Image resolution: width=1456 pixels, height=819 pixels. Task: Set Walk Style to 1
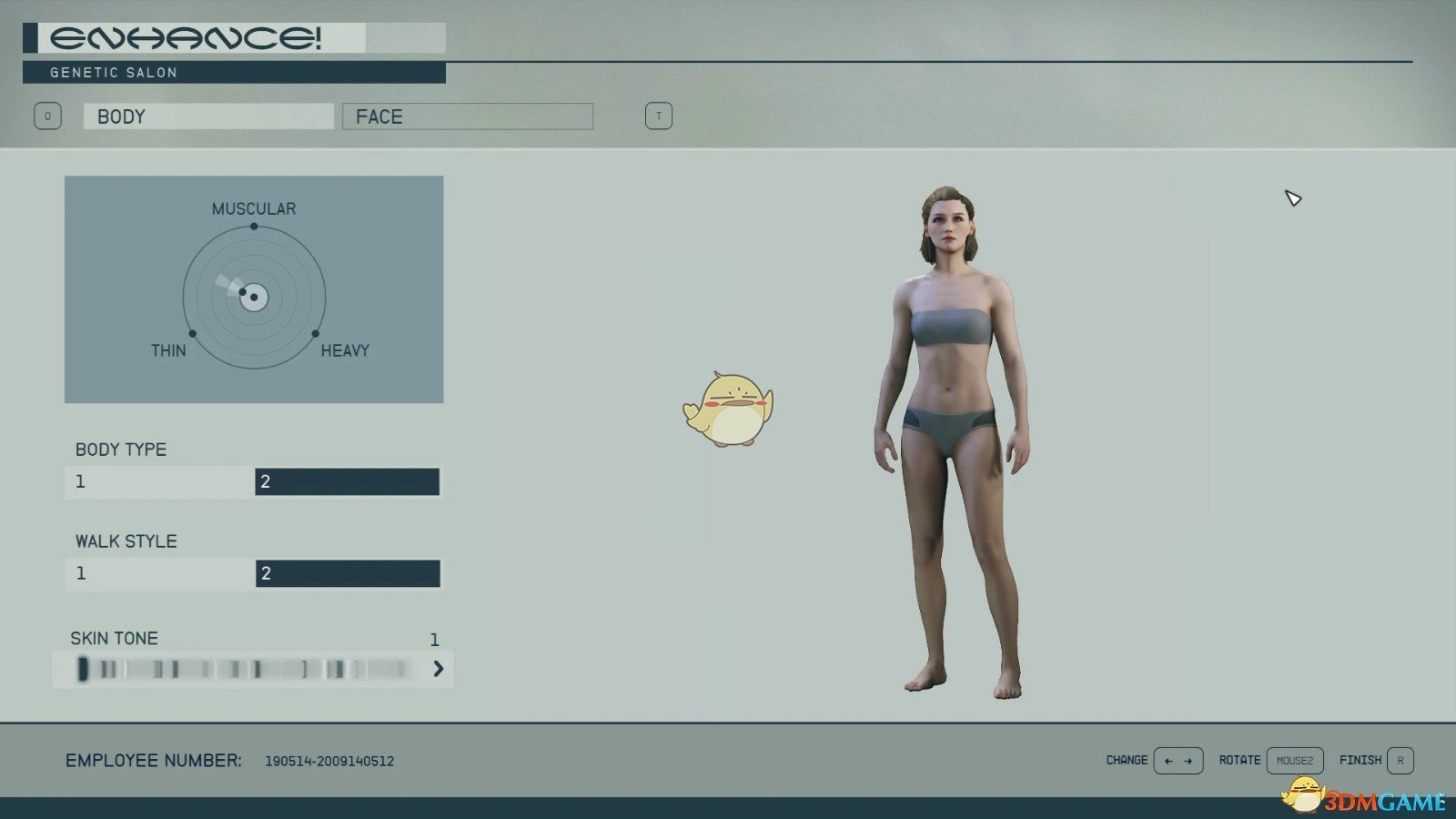[159, 573]
